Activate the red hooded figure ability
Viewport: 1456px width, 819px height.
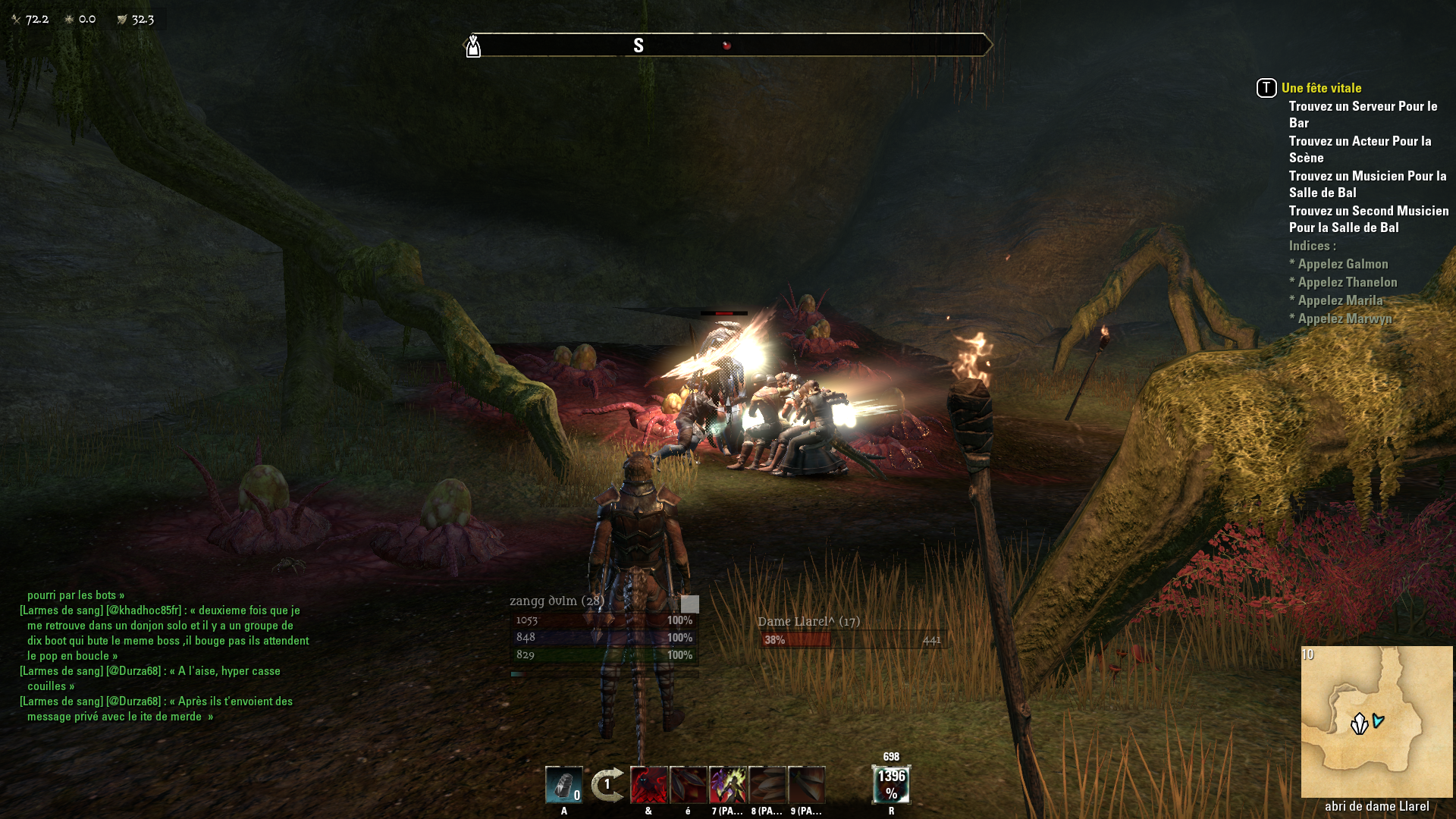pyautogui.click(x=648, y=785)
